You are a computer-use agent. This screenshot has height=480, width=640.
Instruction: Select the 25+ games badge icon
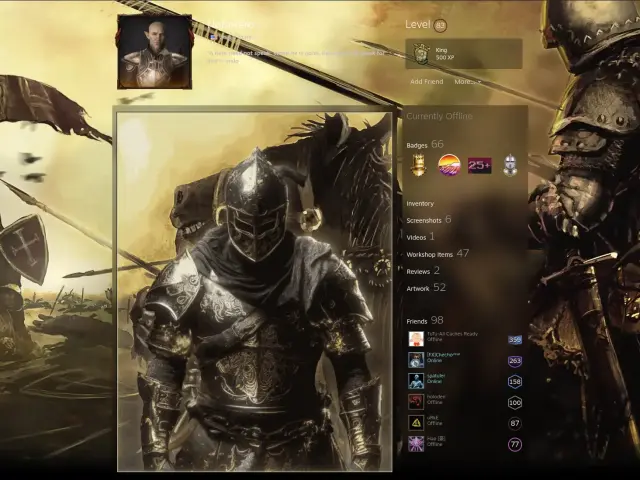[480, 165]
